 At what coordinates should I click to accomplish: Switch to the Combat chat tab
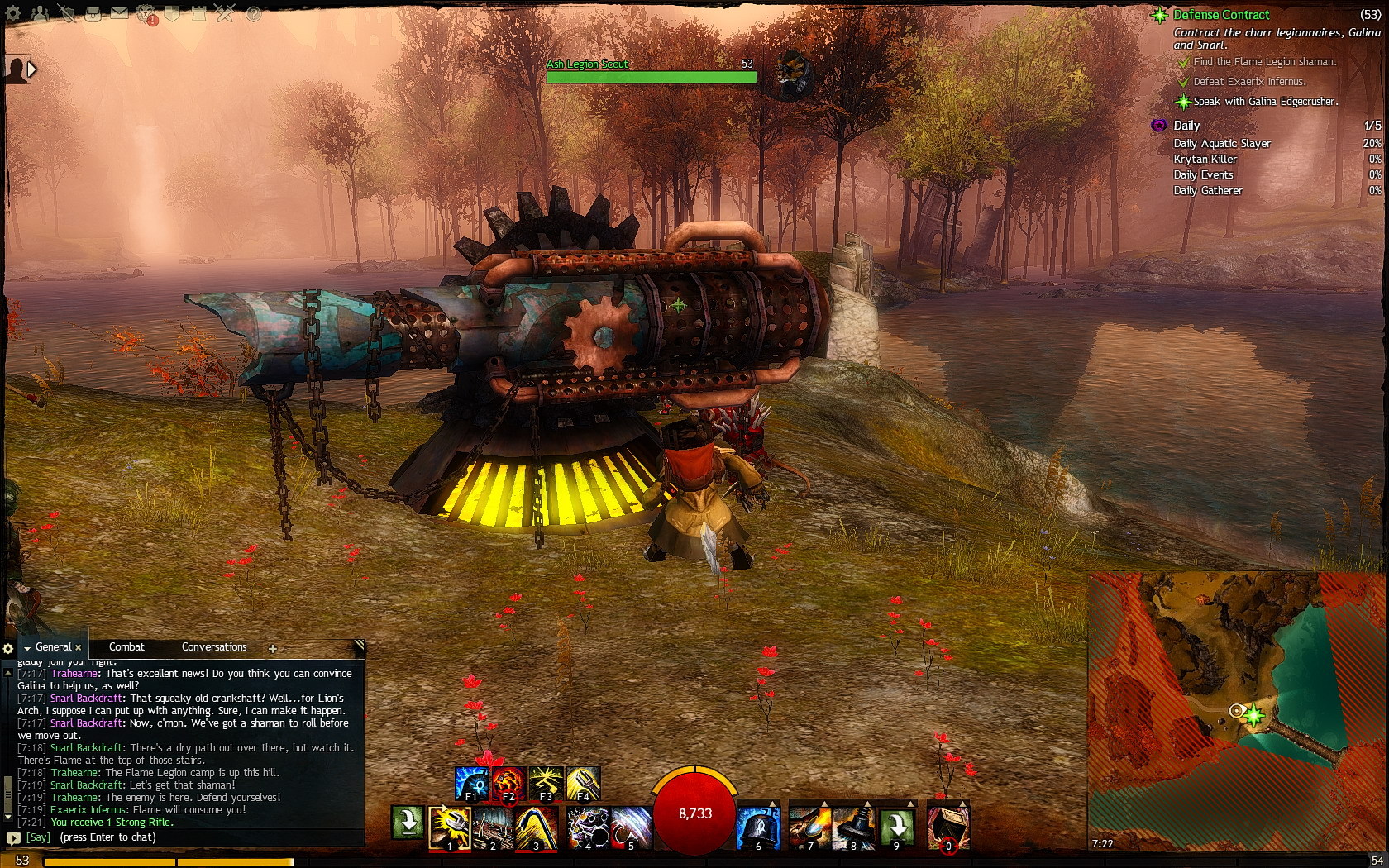(x=126, y=647)
